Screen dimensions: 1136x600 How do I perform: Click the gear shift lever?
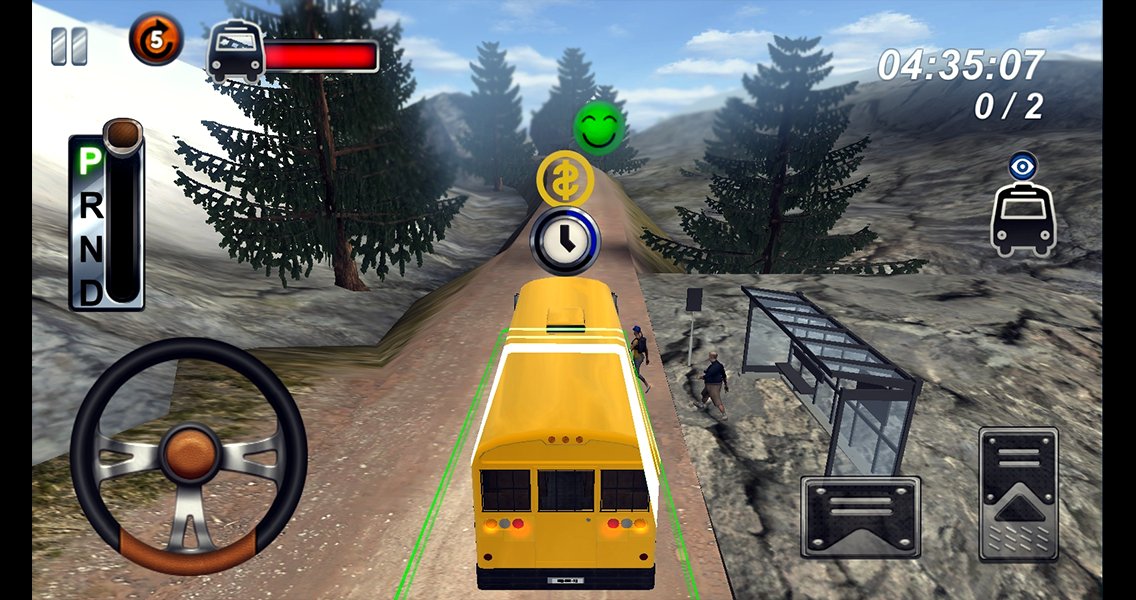coord(123,135)
